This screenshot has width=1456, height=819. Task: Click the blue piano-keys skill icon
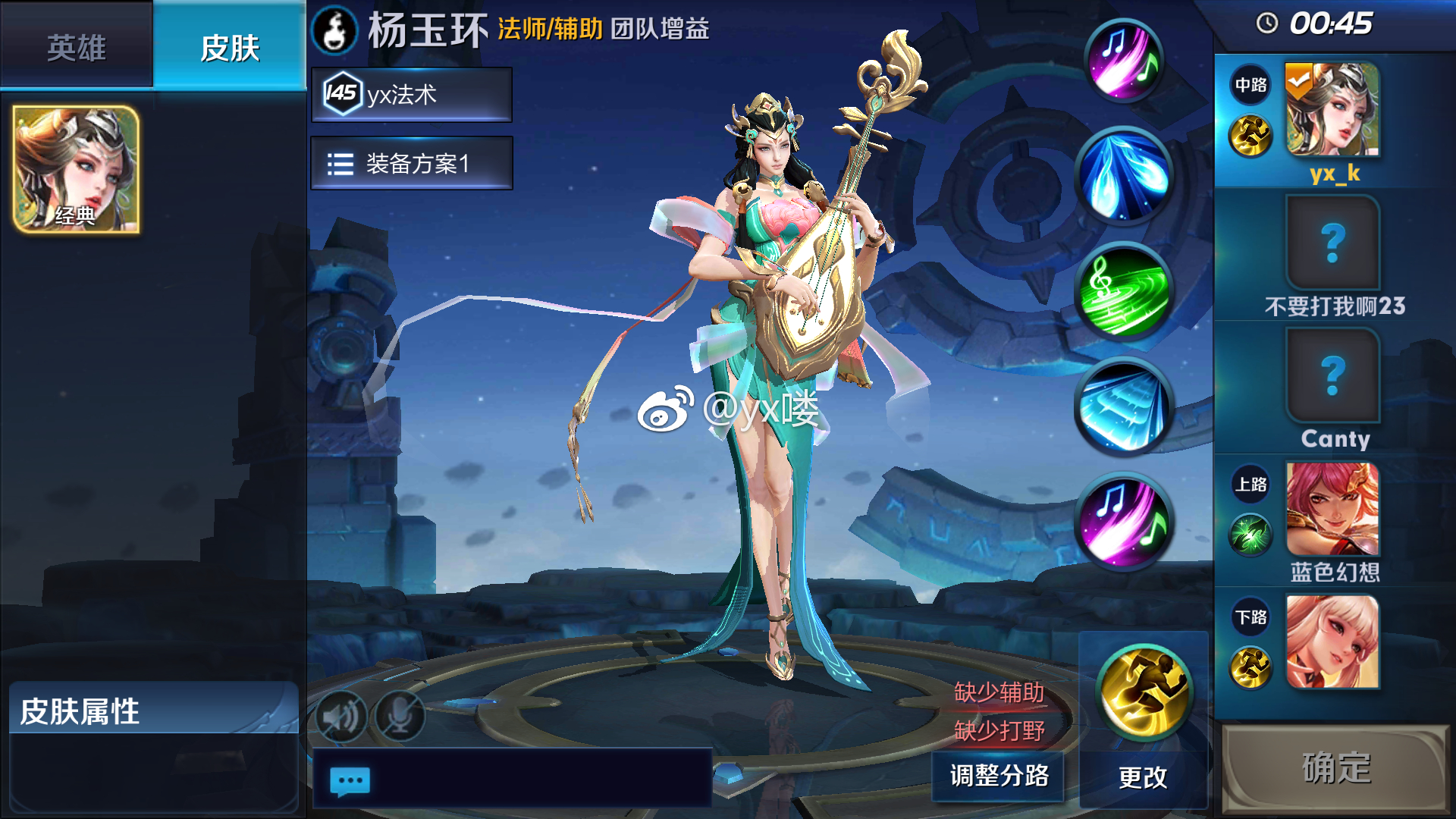point(1125,409)
